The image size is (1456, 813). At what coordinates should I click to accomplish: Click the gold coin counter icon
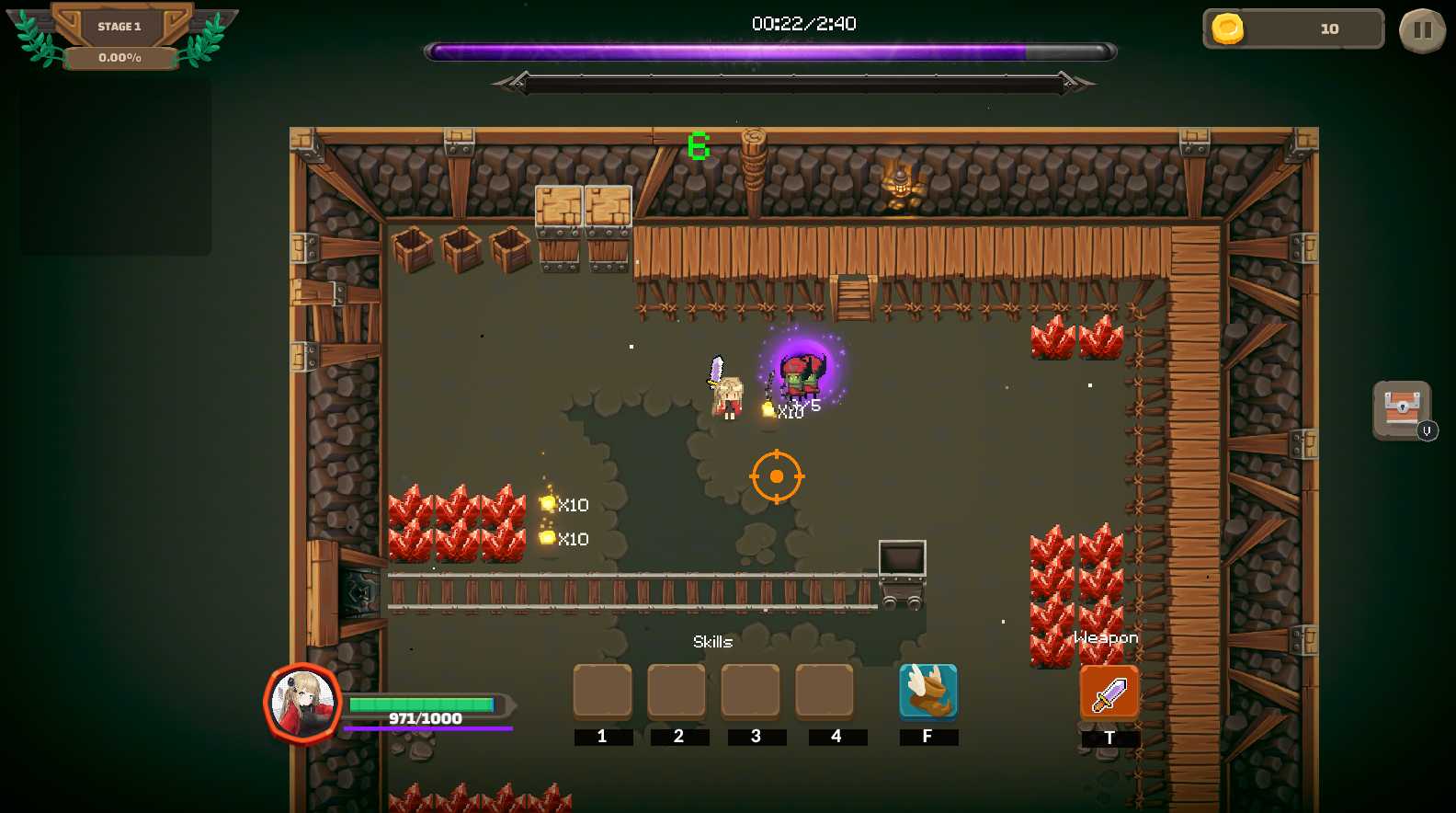click(1227, 29)
